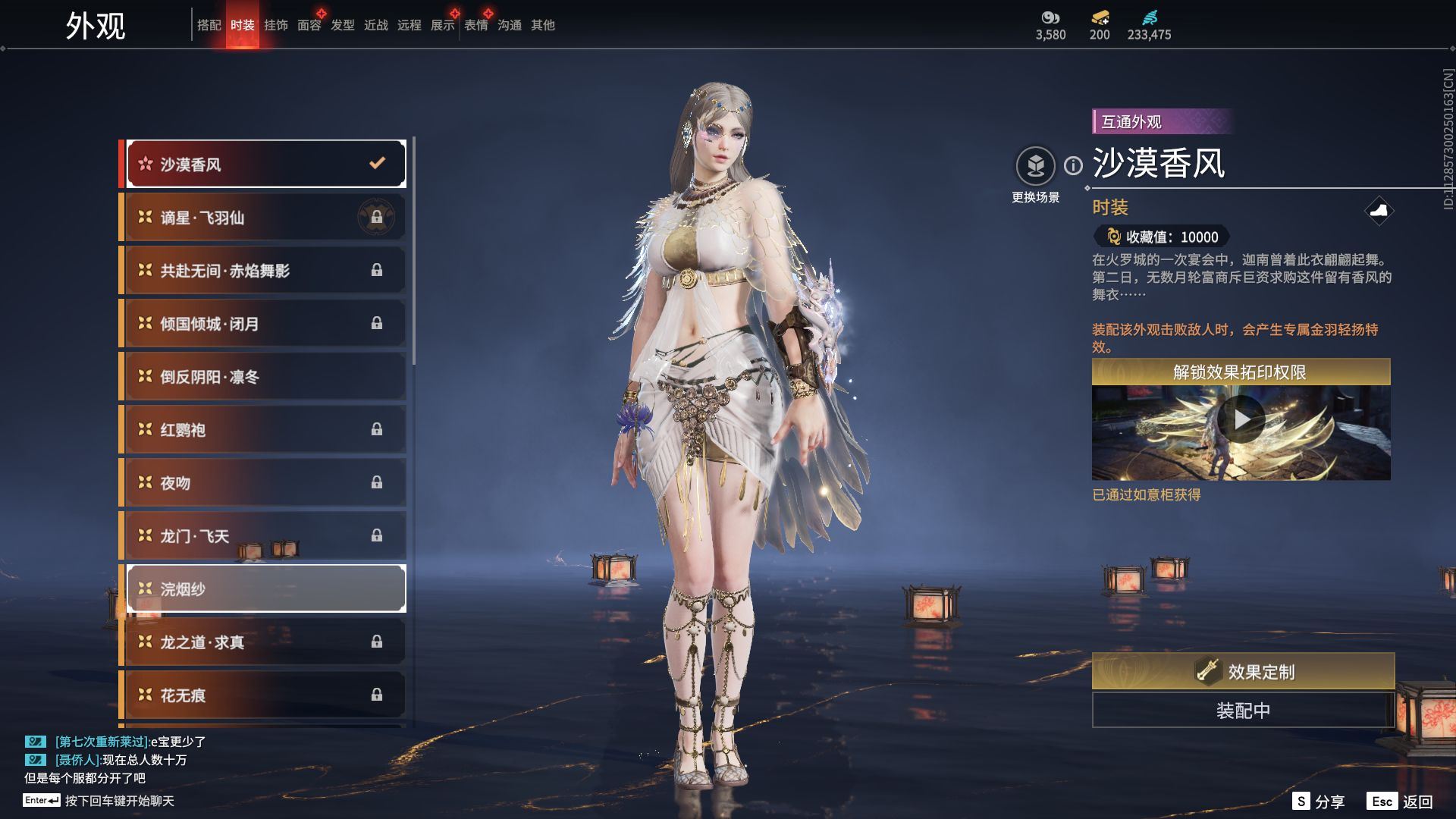The image size is (1456, 819).
Task: Click the 装配中 equip button
Action: coord(1242,711)
